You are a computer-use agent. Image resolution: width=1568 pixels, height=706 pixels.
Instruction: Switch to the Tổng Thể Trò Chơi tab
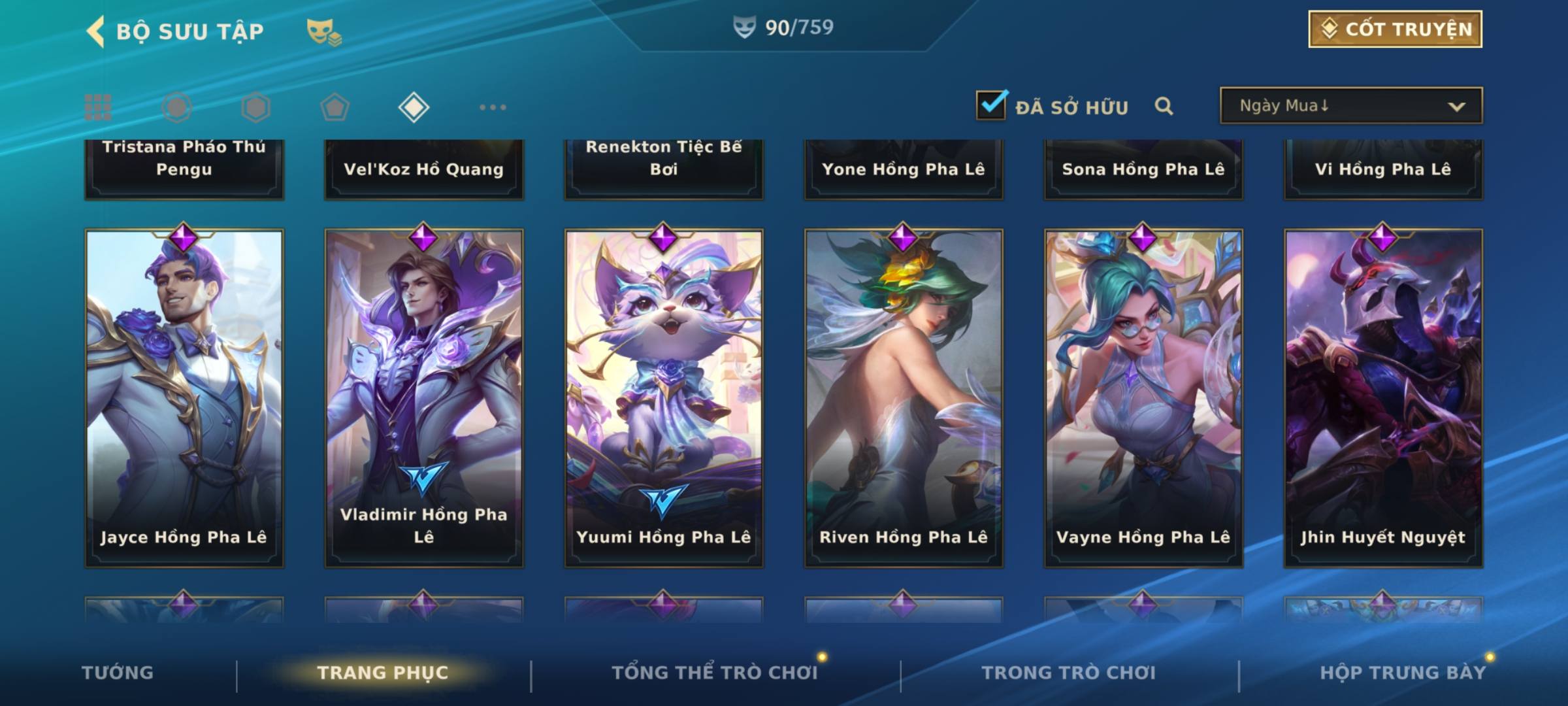point(714,673)
